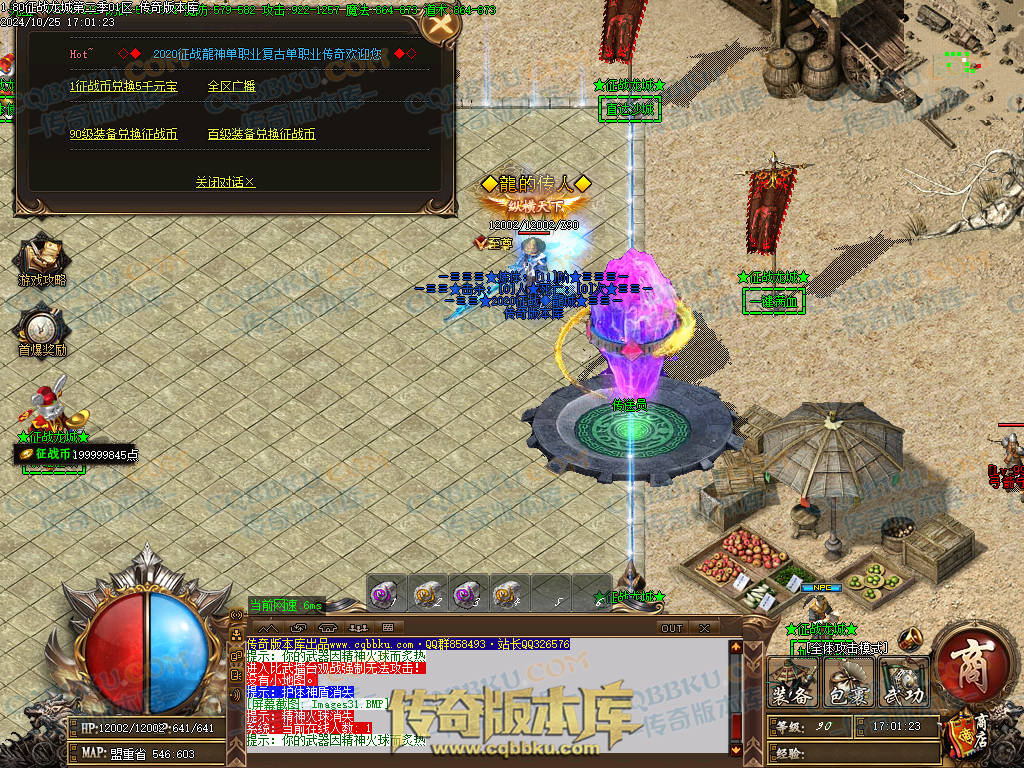Click the 关闭对话 close link

click(225, 182)
